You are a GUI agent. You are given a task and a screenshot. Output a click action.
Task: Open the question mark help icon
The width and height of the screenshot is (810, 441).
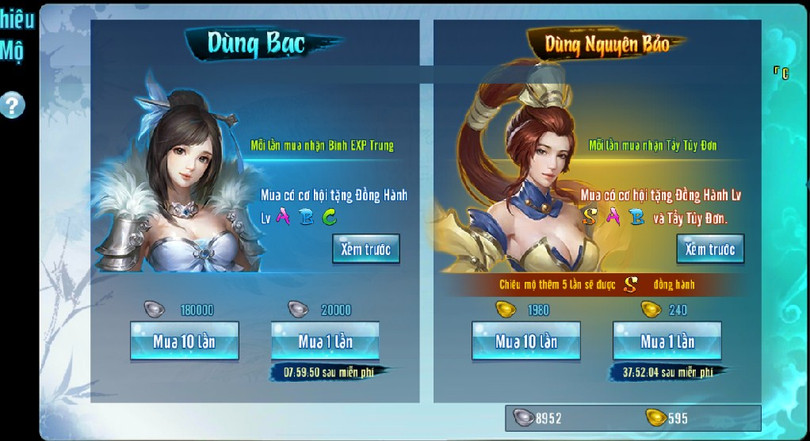click(x=11, y=104)
